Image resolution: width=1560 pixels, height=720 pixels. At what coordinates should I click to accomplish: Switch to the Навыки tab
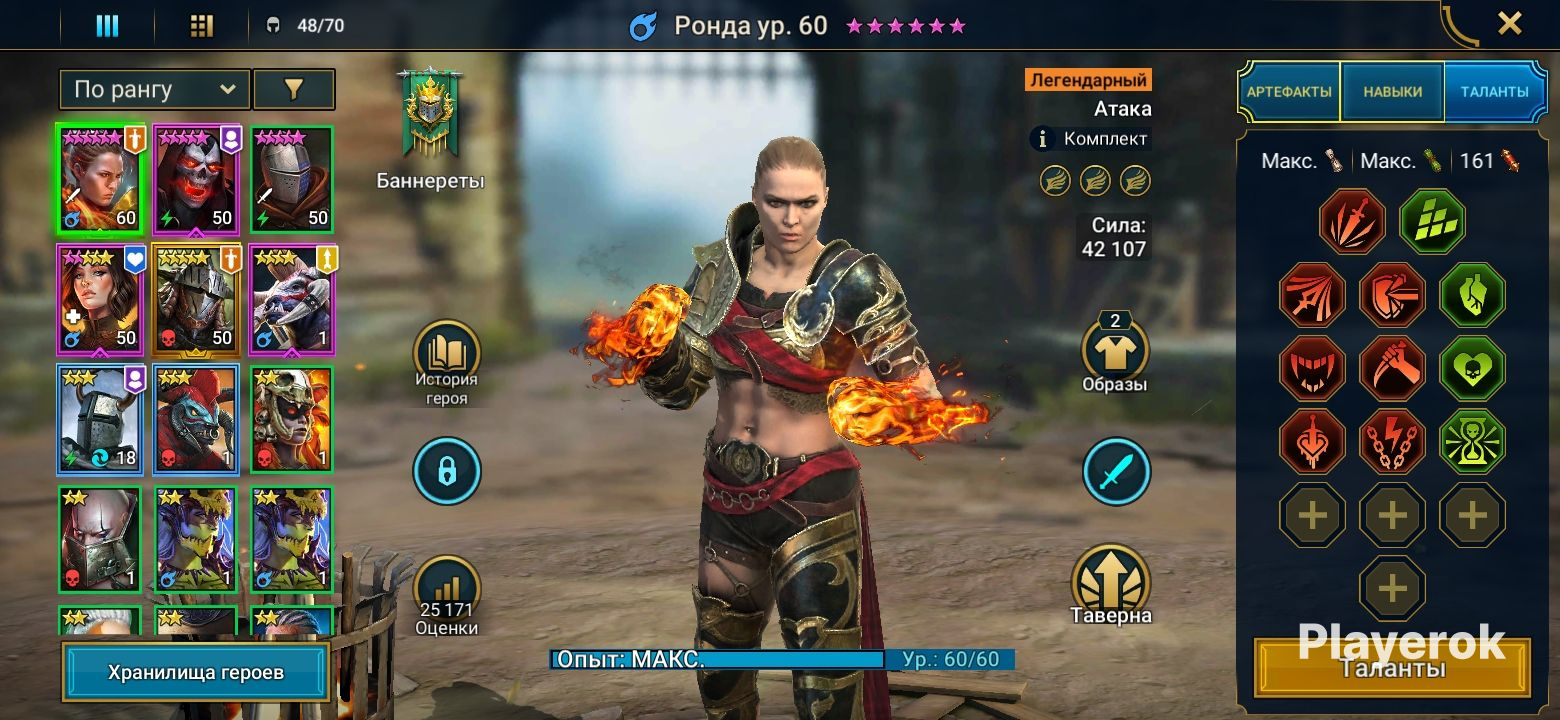(x=1392, y=92)
